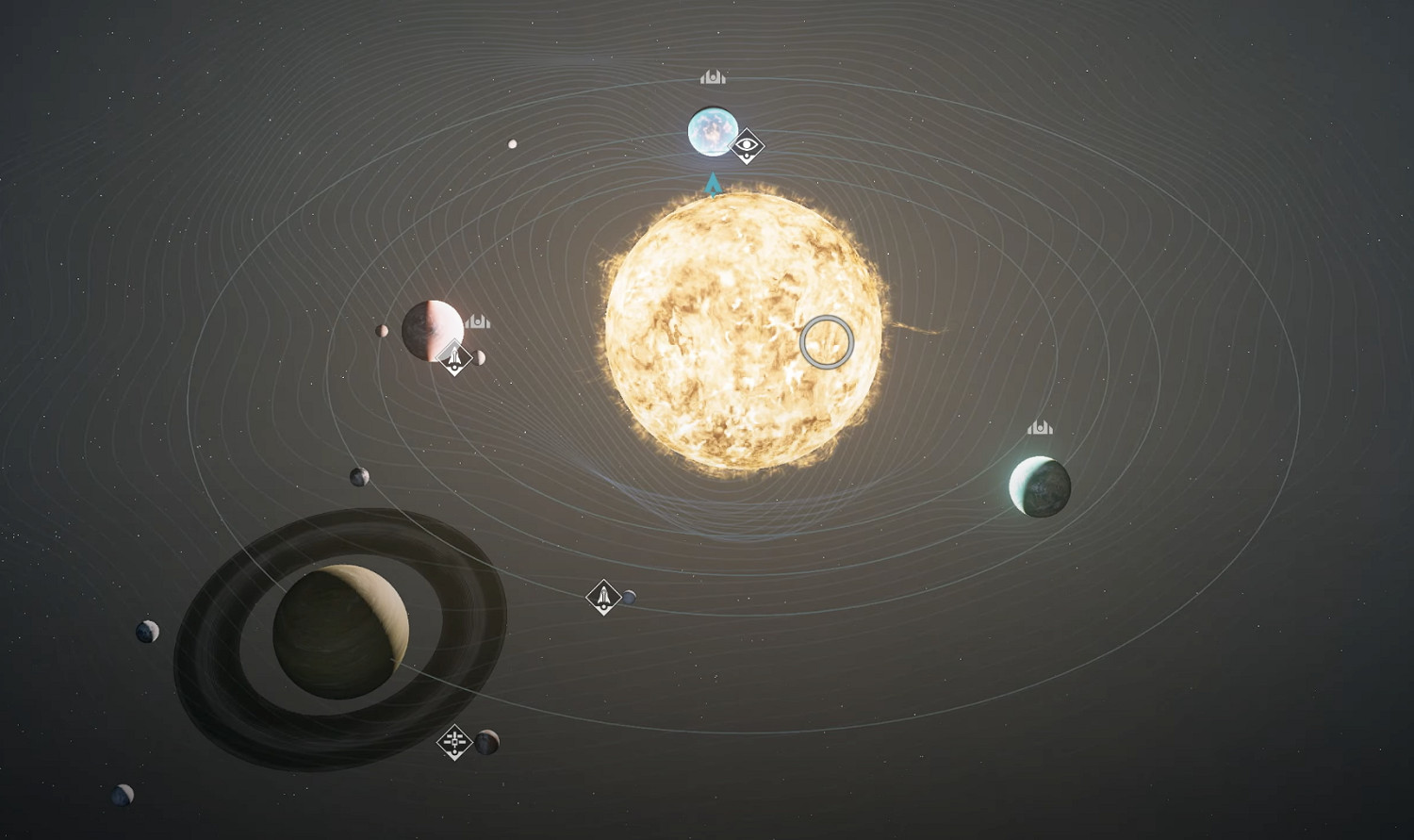Click the landing rocket marker beside the rose planet
Viewport: 1414px width, 840px height.
[x=455, y=357]
